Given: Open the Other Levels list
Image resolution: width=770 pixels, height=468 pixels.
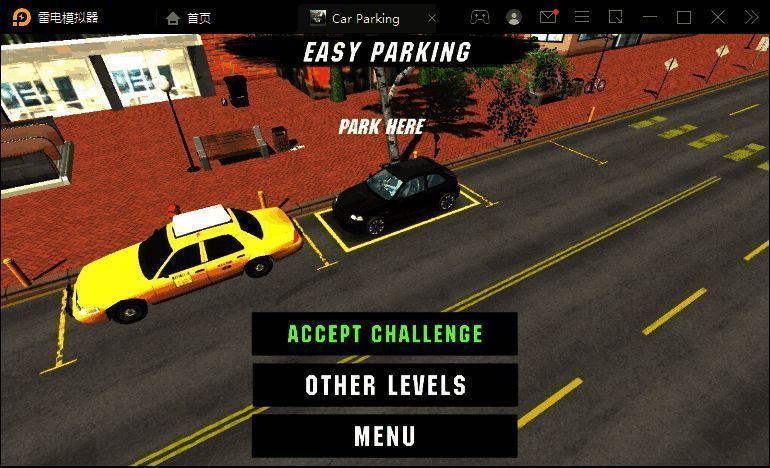Looking at the screenshot, I should click(385, 385).
